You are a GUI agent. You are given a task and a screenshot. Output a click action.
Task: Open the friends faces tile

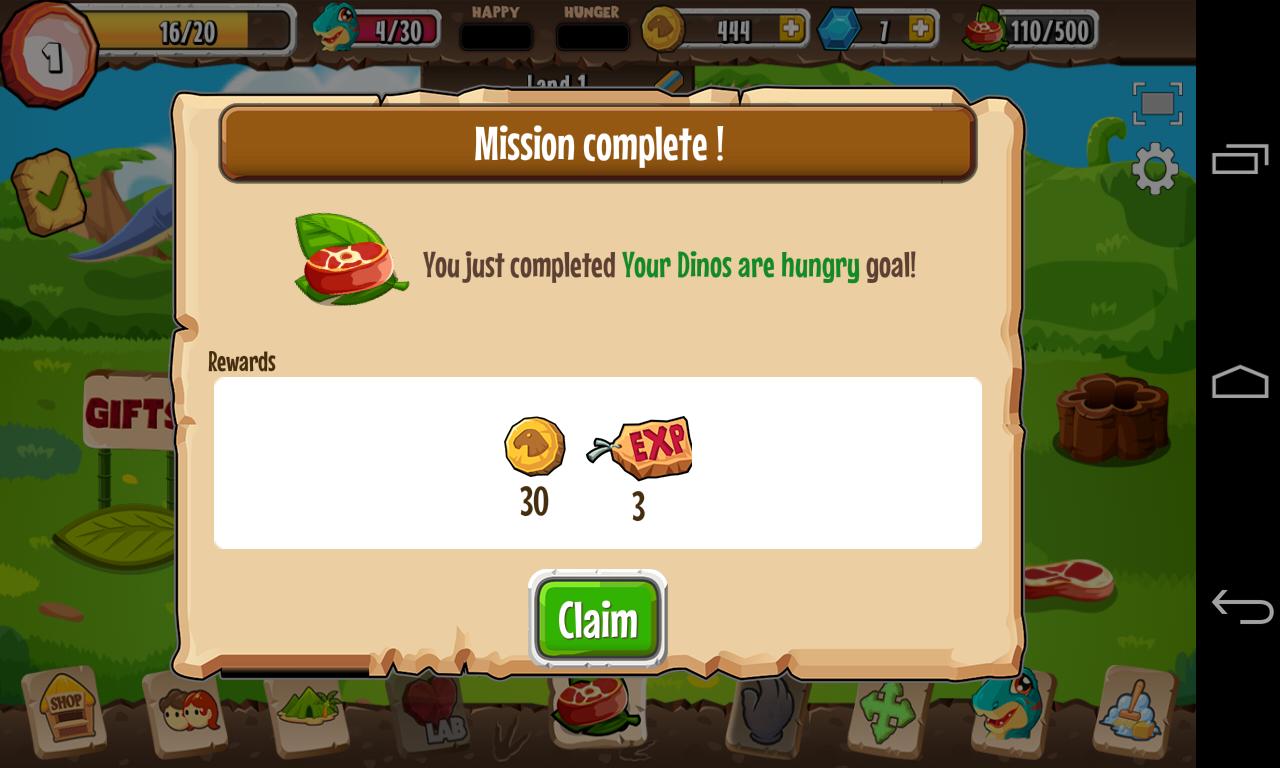coord(188,712)
